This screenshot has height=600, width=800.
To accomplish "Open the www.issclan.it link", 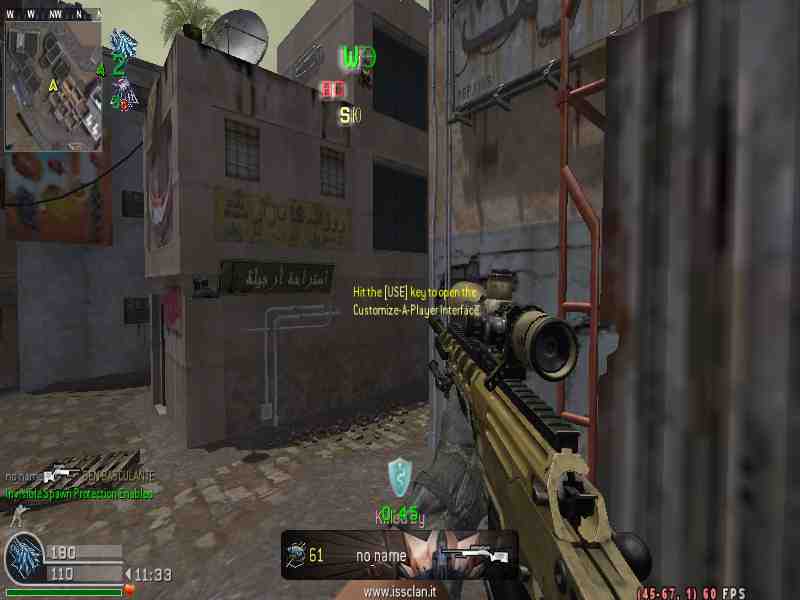I will point(399,591).
